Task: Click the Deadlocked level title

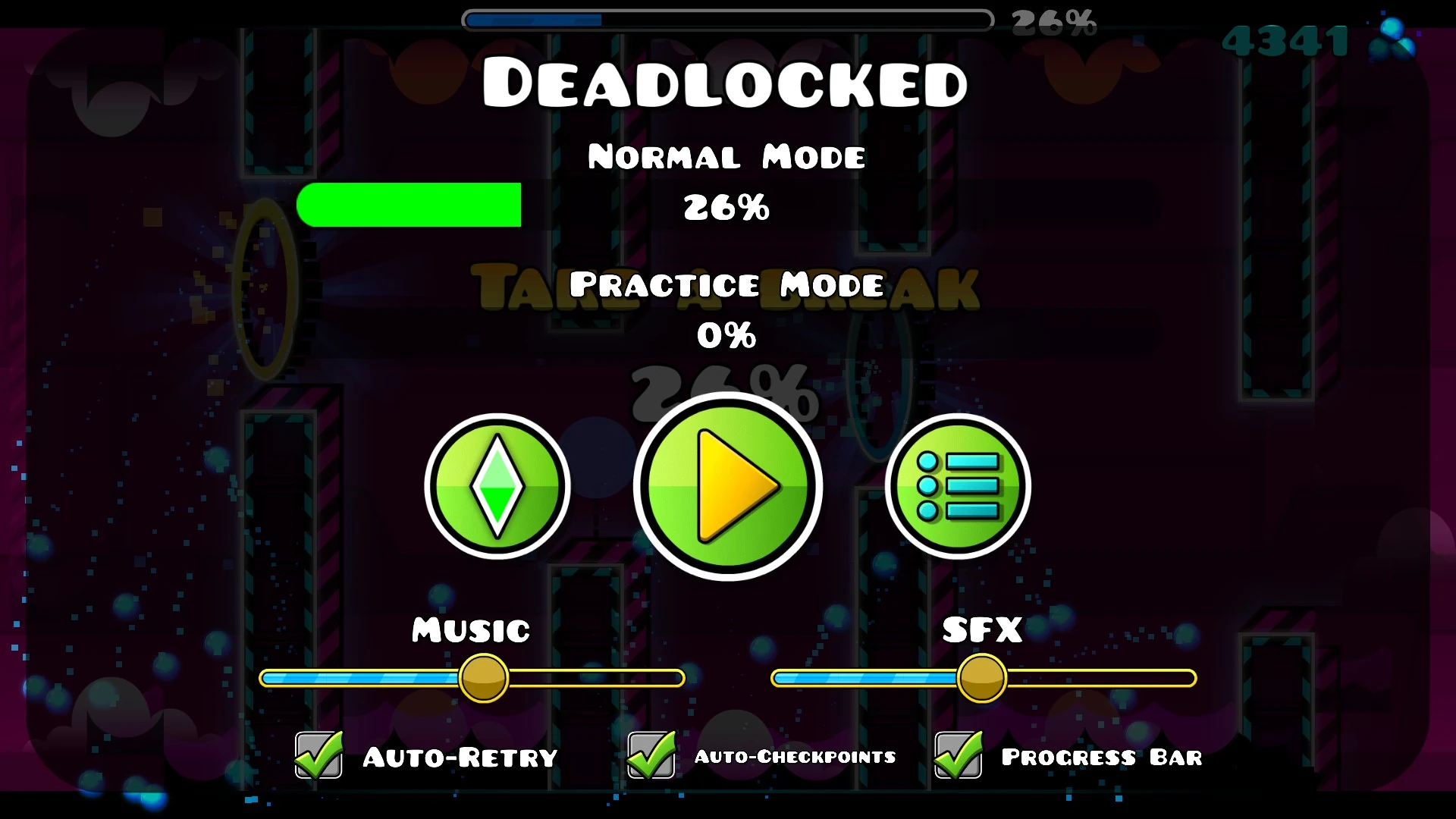Action: [726, 82]
